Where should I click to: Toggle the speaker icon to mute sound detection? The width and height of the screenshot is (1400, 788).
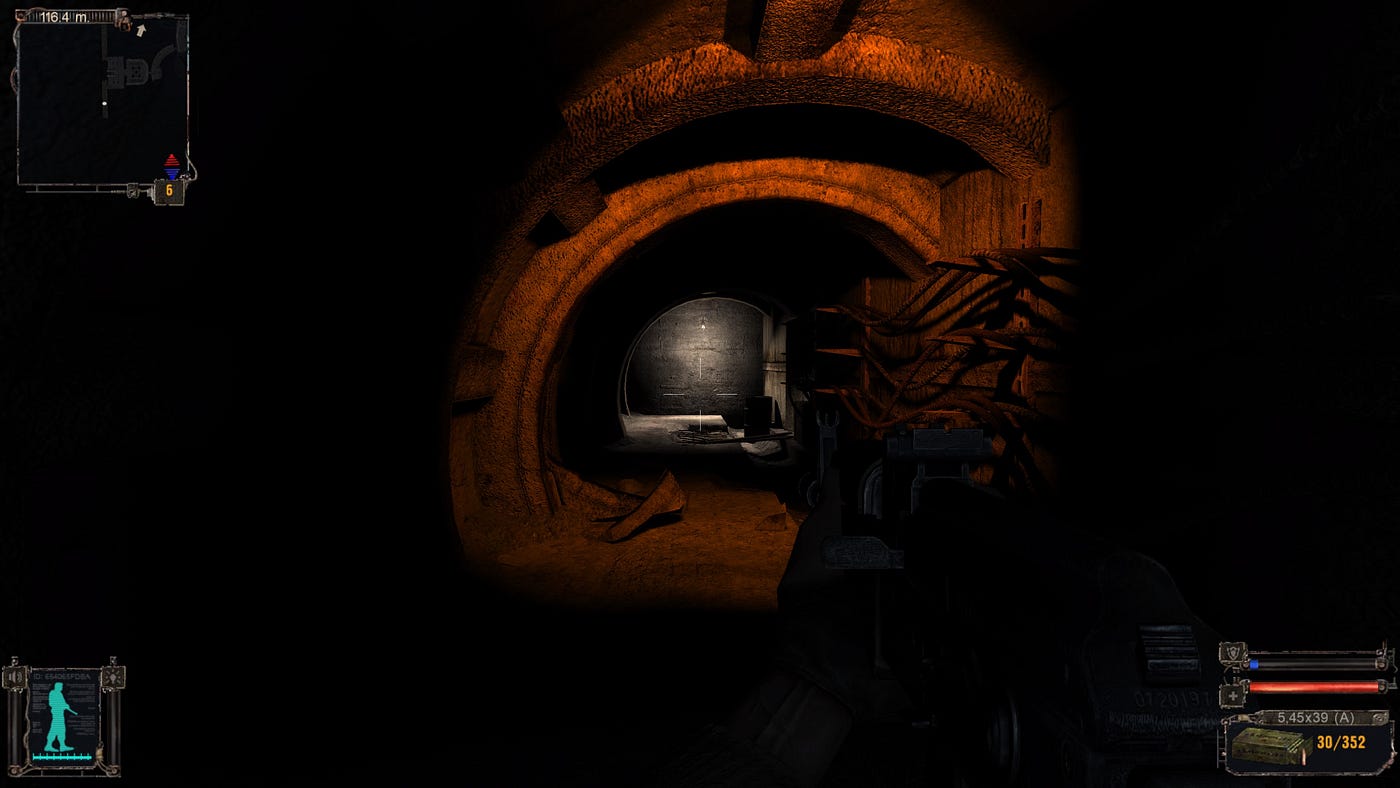point(14,676)
